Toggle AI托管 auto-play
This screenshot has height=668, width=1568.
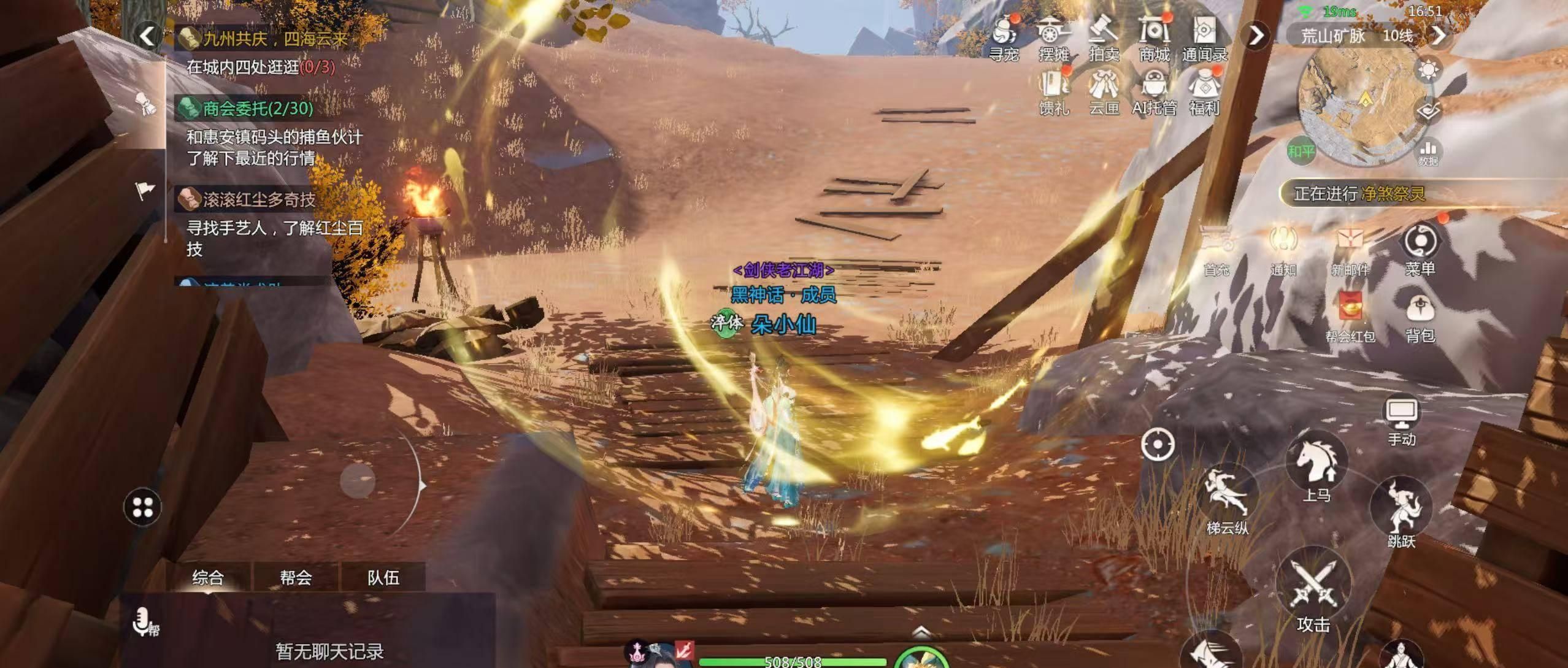(1154, 91)
